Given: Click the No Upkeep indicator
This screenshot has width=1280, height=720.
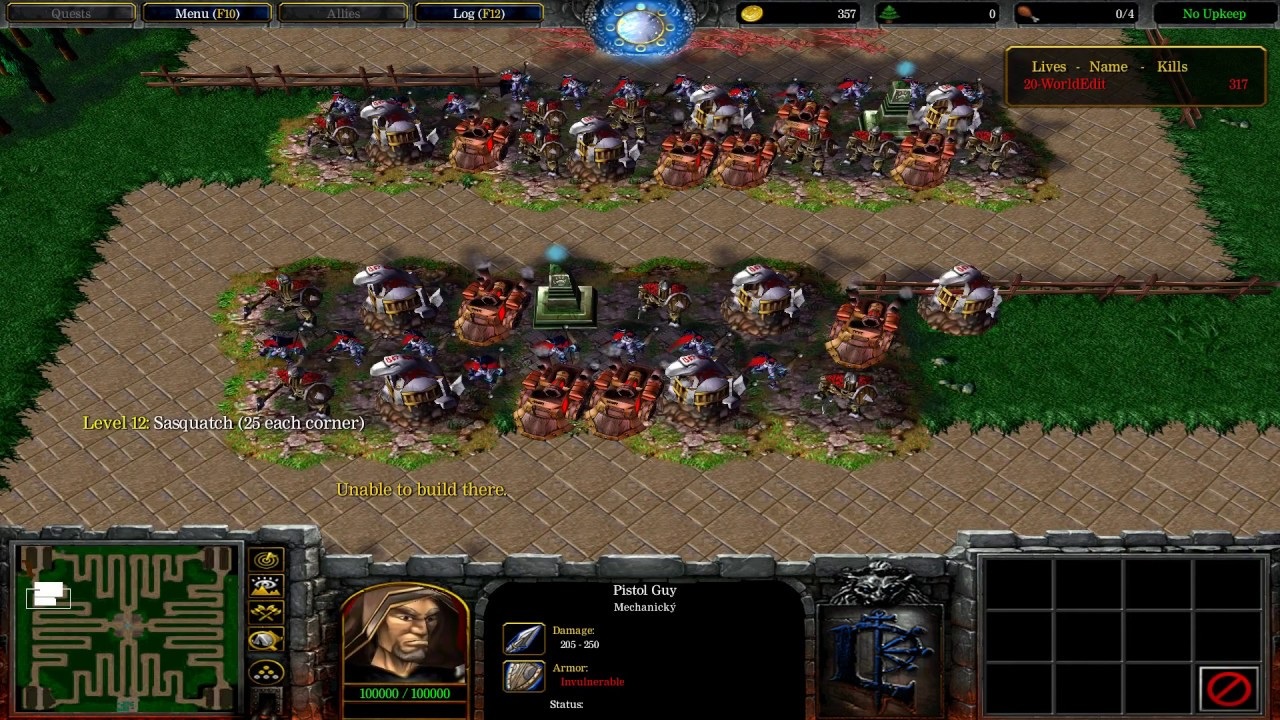Looking at the screenshot, I should [1214, 14].
